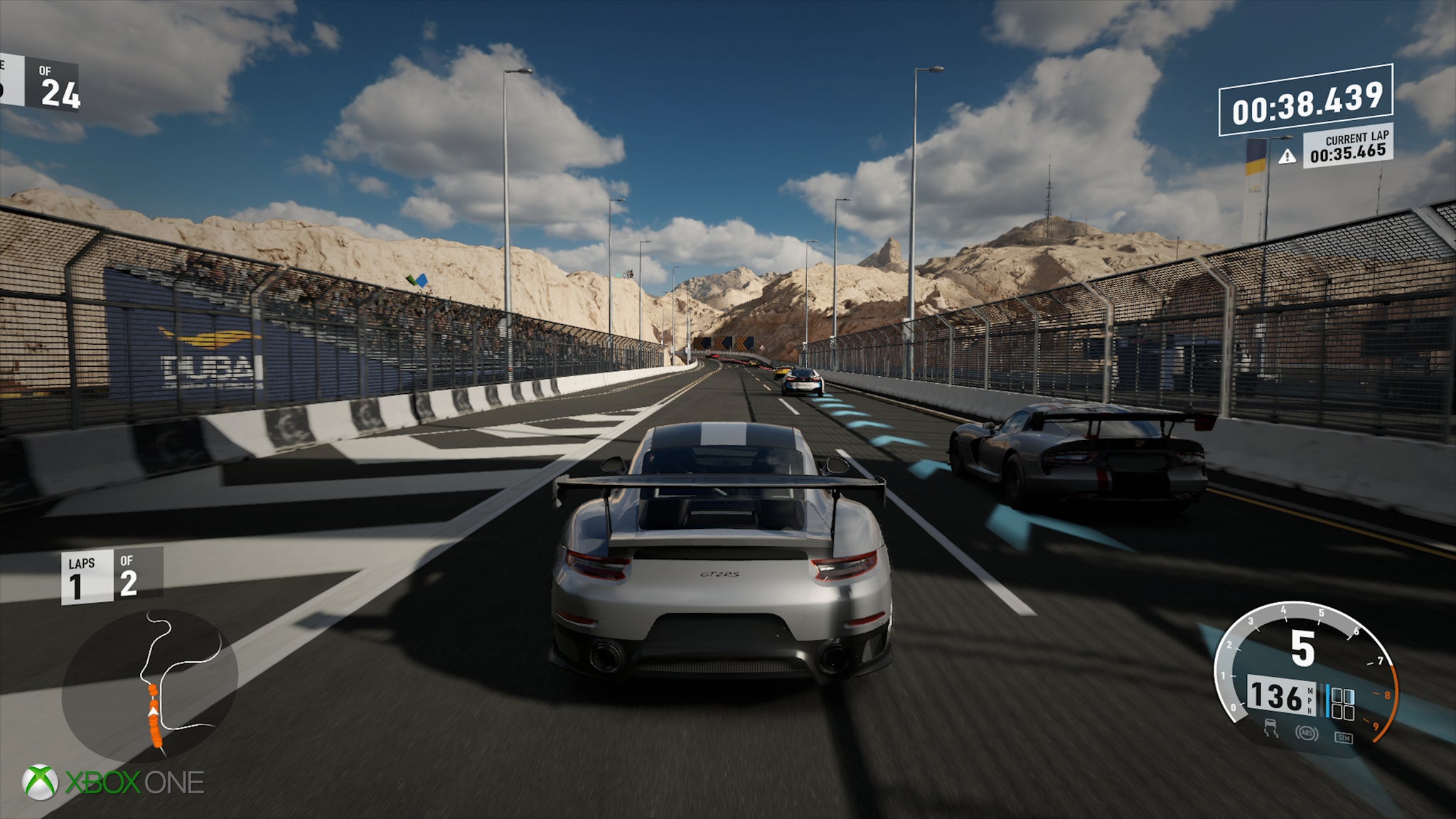Screen dimensions: 1456x819
Task: Click the dirty lap warning triangle
Action: 1287,156
